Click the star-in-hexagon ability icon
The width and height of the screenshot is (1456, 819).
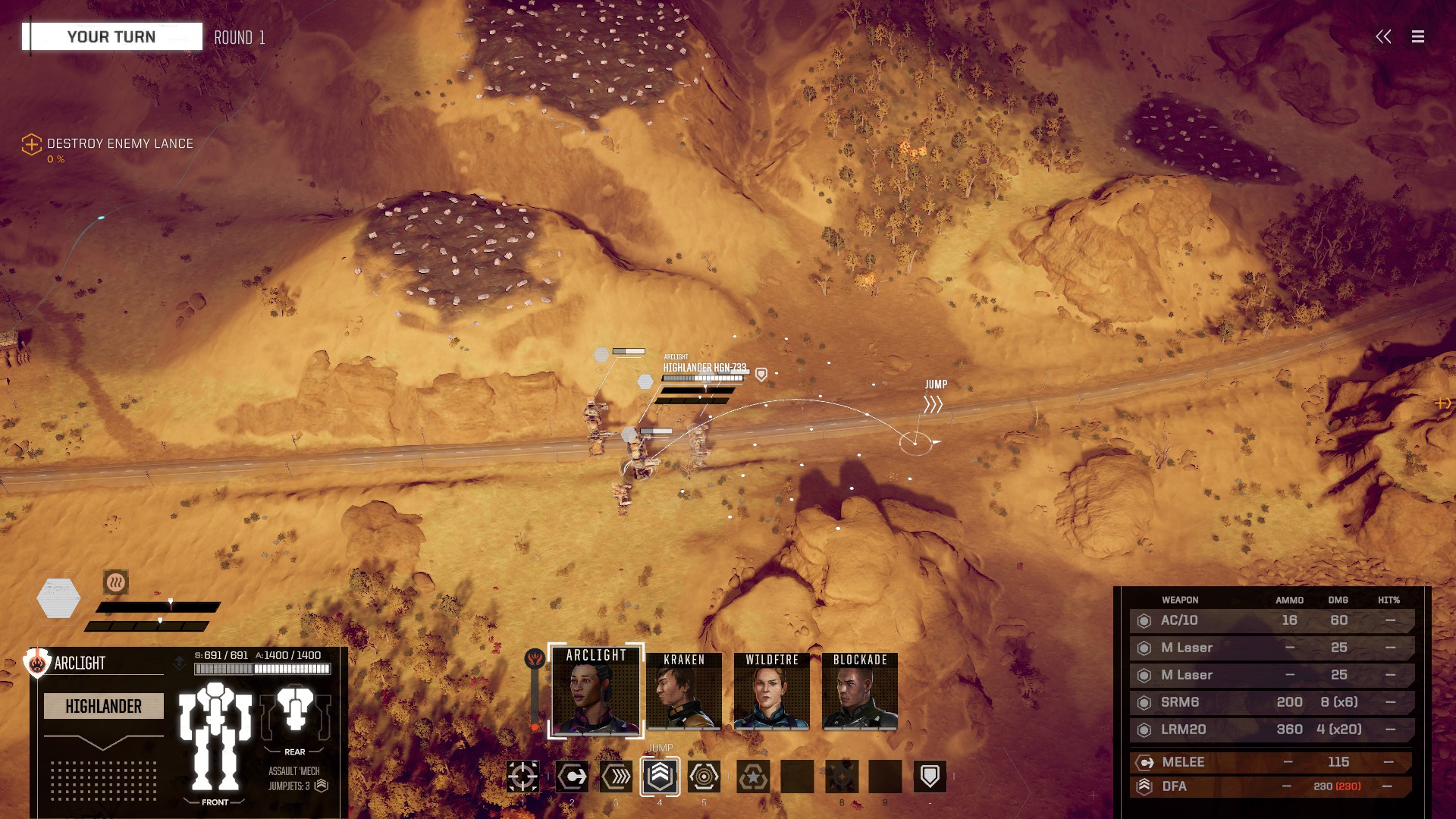tap(753, 777)
